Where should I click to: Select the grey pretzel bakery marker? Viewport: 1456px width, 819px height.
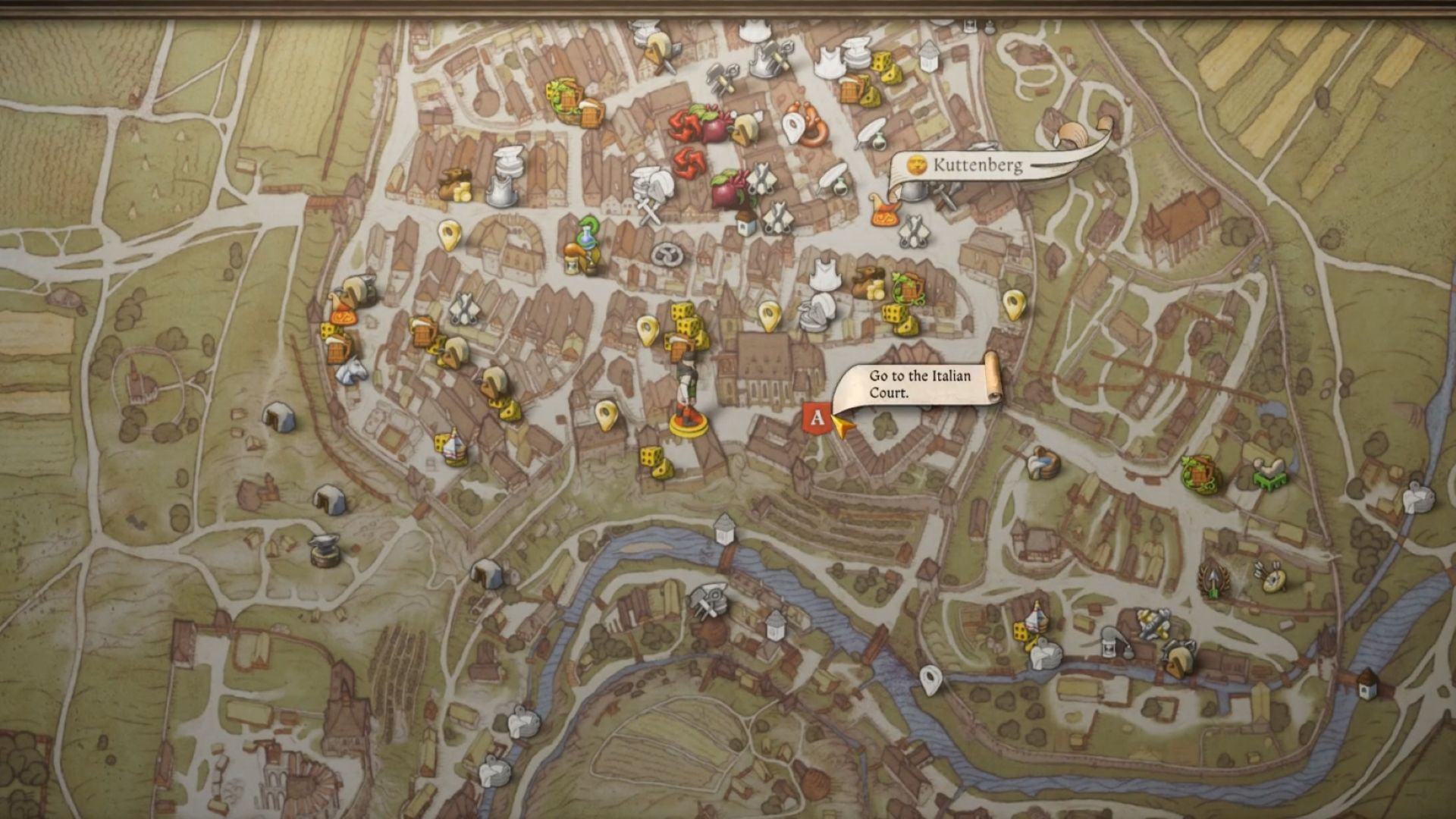(x=669, y=255)
